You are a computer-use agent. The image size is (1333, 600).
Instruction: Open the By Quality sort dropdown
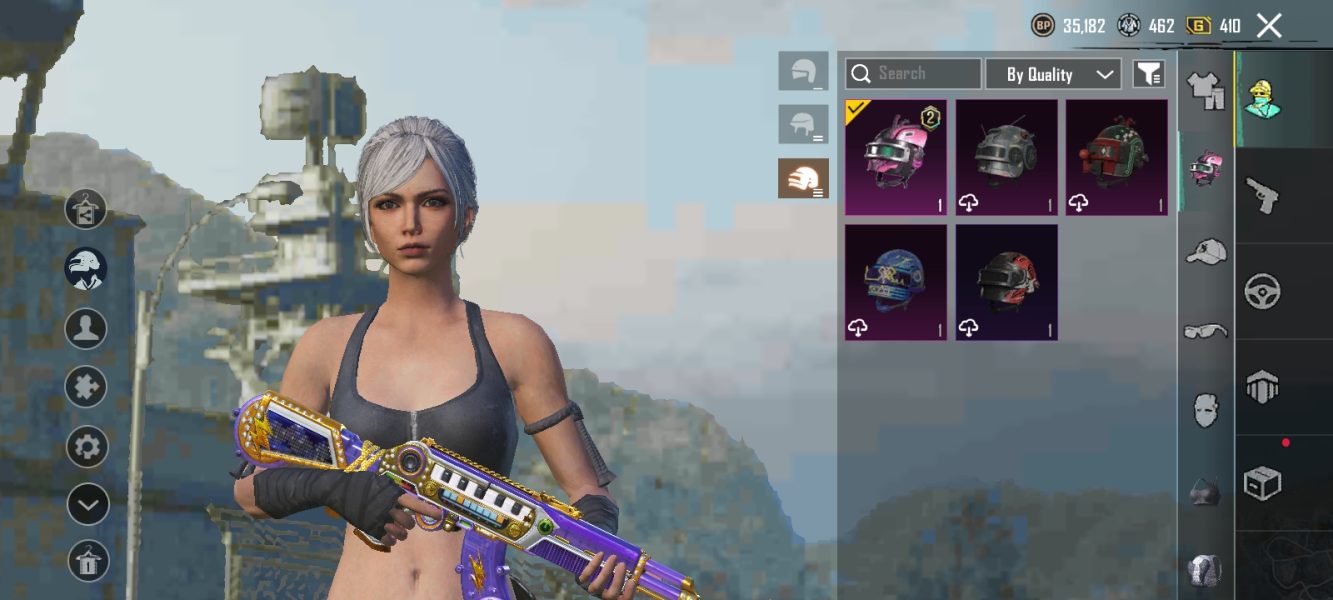tap(1052, 74)
